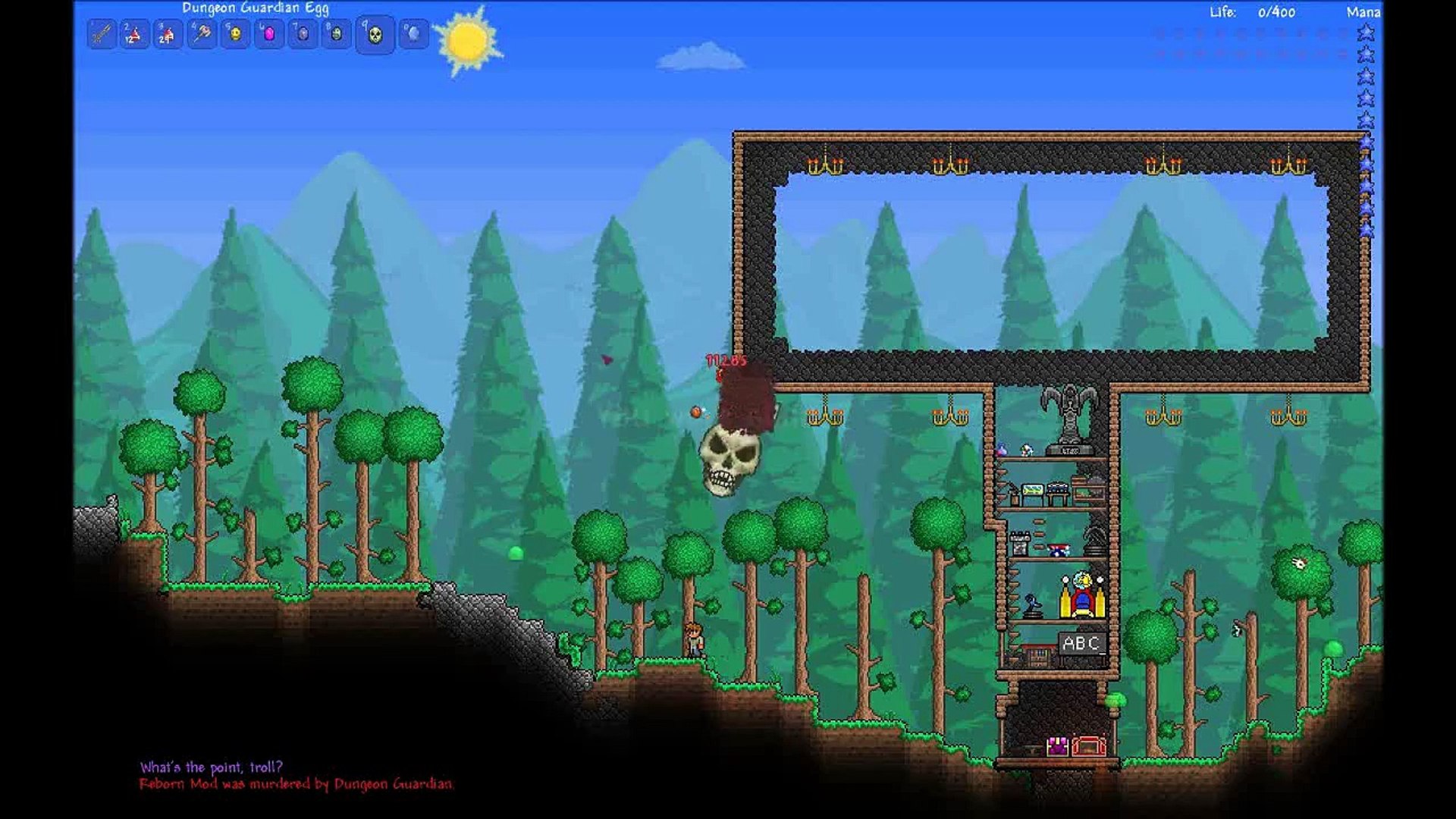The width and height of the screenshot is (1456, 819).
Task: Select the red item in hotbar slot 3
Action: coord(168,34)
